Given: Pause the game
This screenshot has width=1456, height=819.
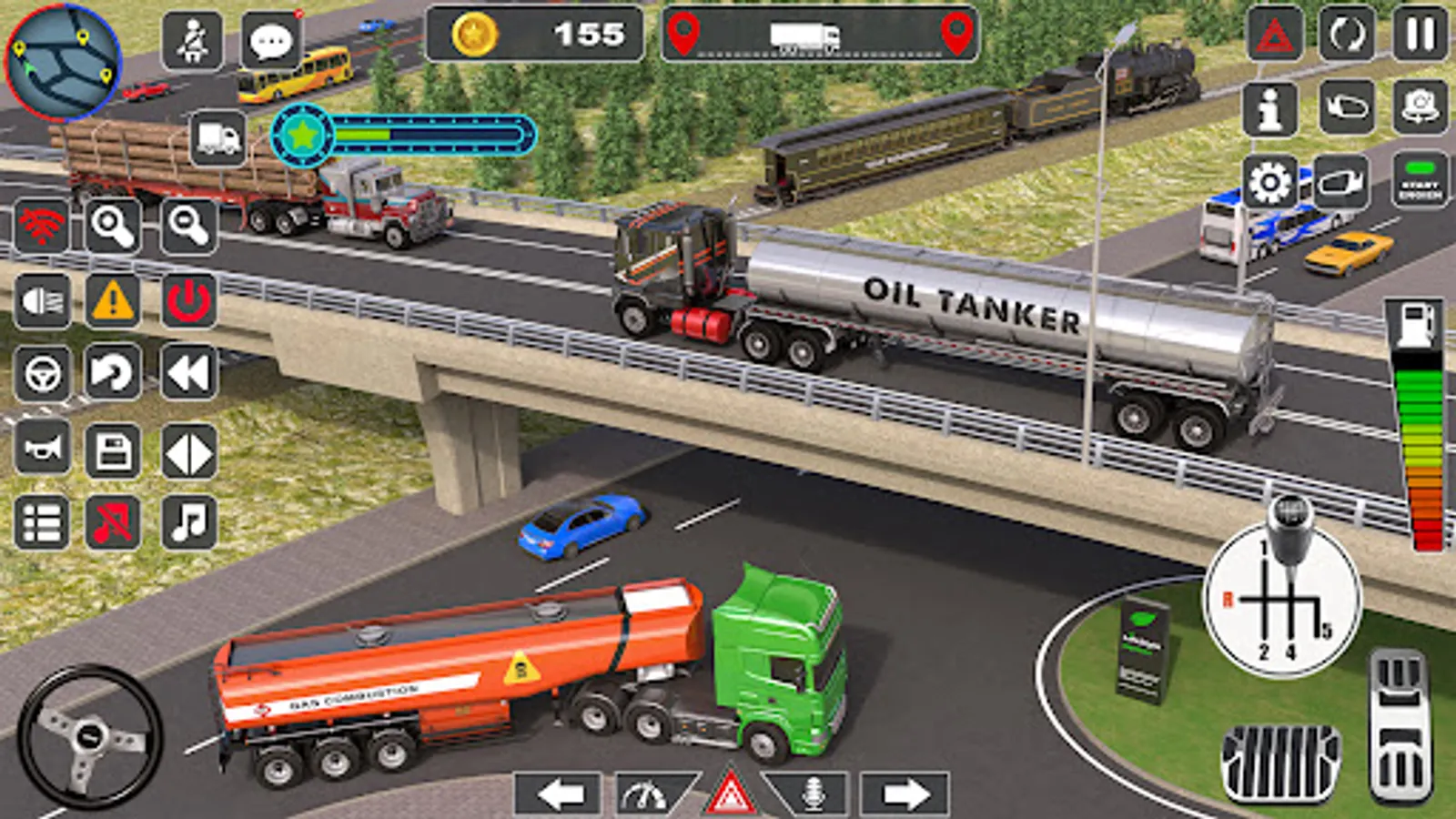Looking at the screenshot, I should [x=1420, y=35].
